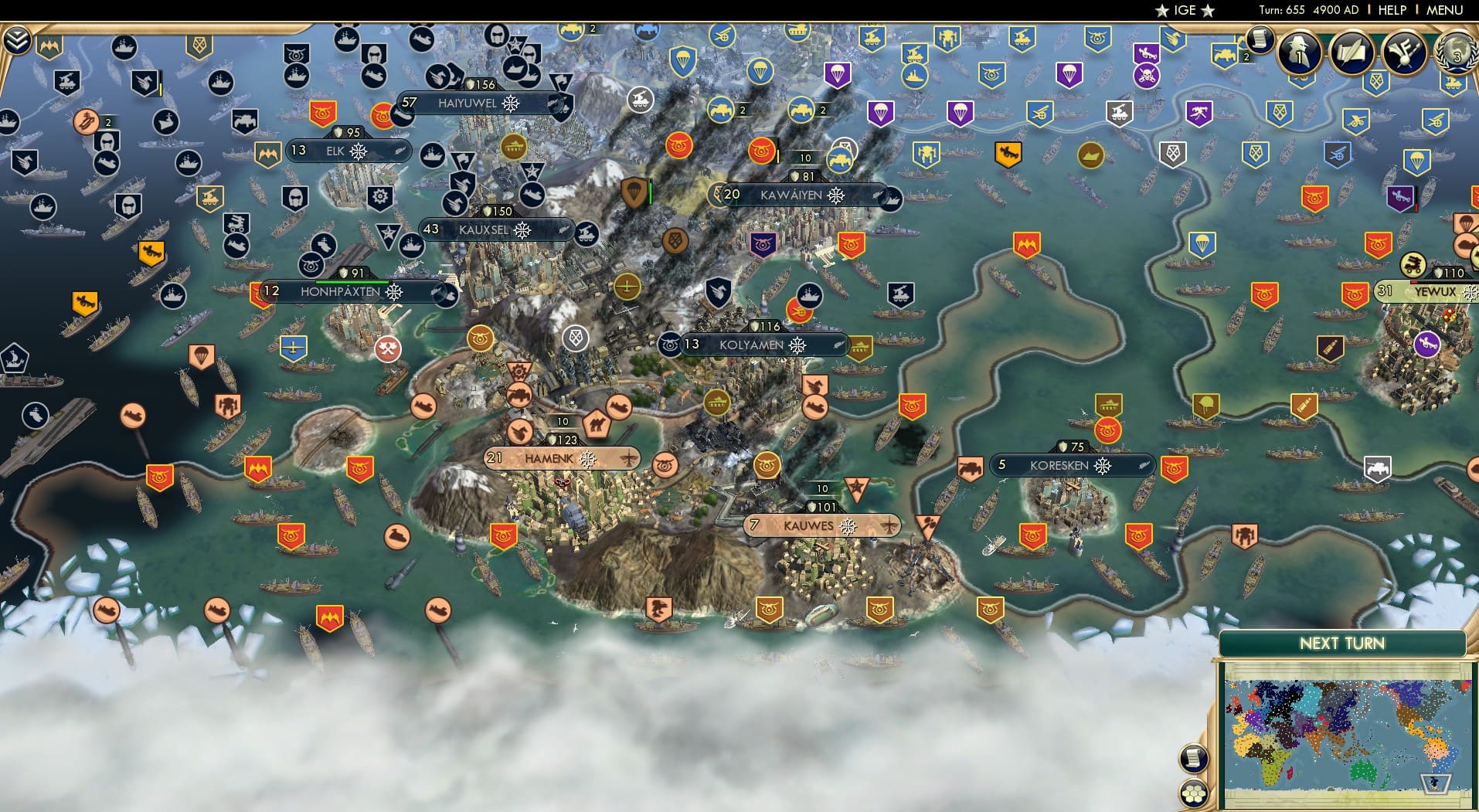Click the snowflake icon on Kolyamen's city banner

(x=796, y=345)
